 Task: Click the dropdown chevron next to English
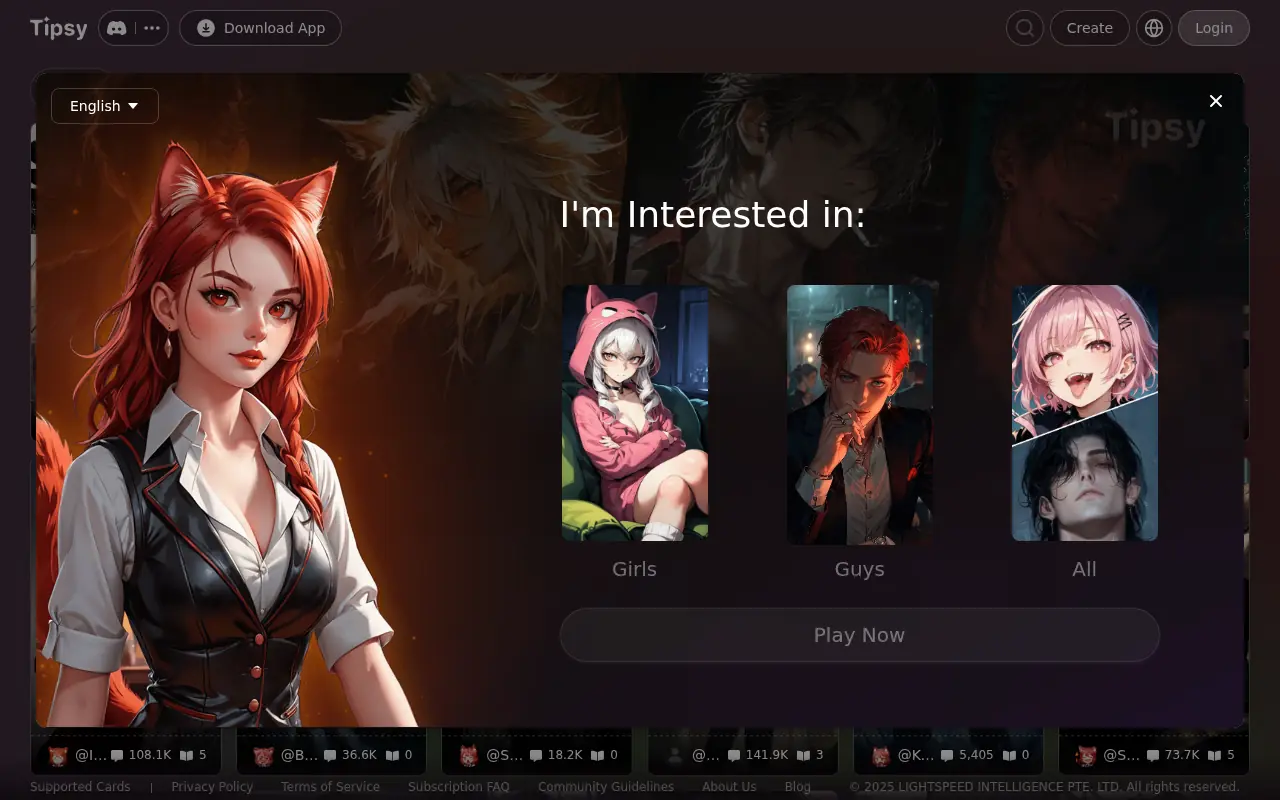pyautogui.click(x=133, y=105)
